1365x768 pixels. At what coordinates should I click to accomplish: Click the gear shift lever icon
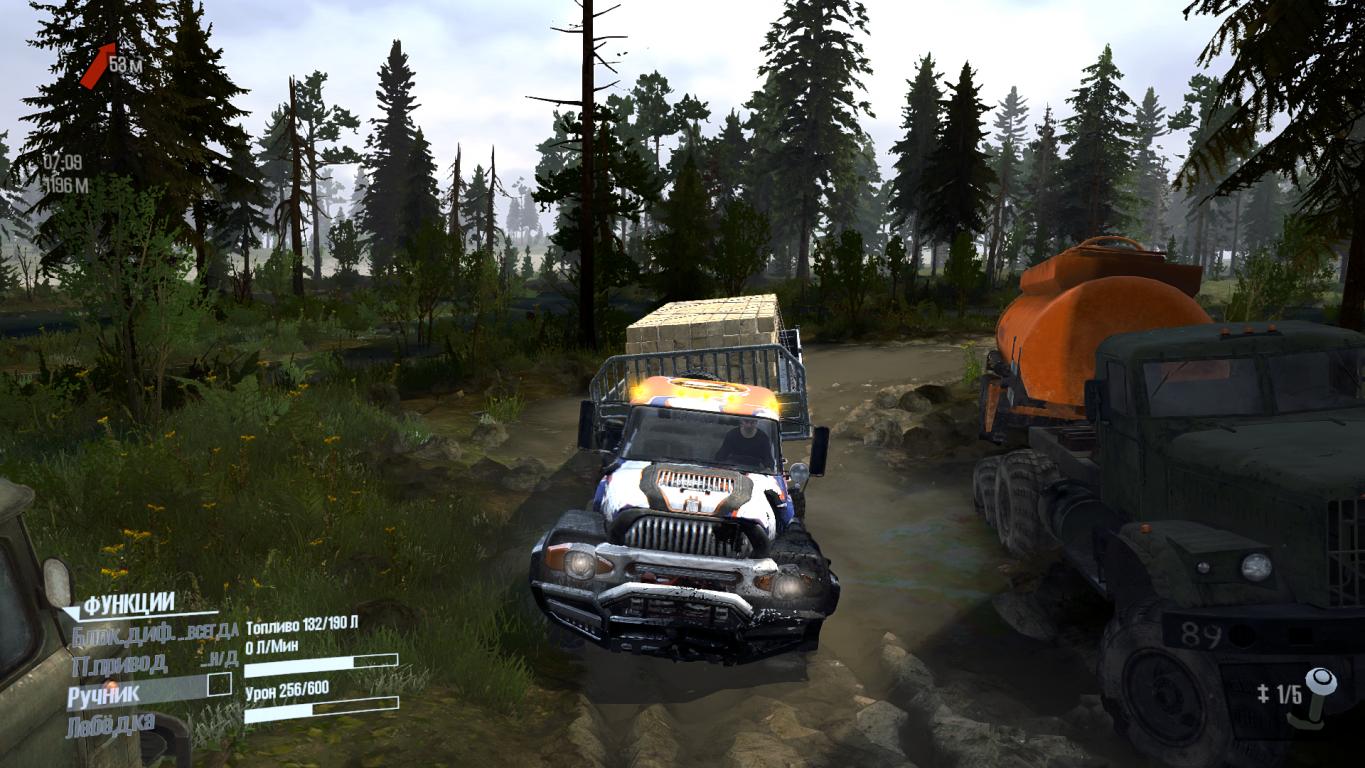pyautogui.click(x=1318, y=695)
